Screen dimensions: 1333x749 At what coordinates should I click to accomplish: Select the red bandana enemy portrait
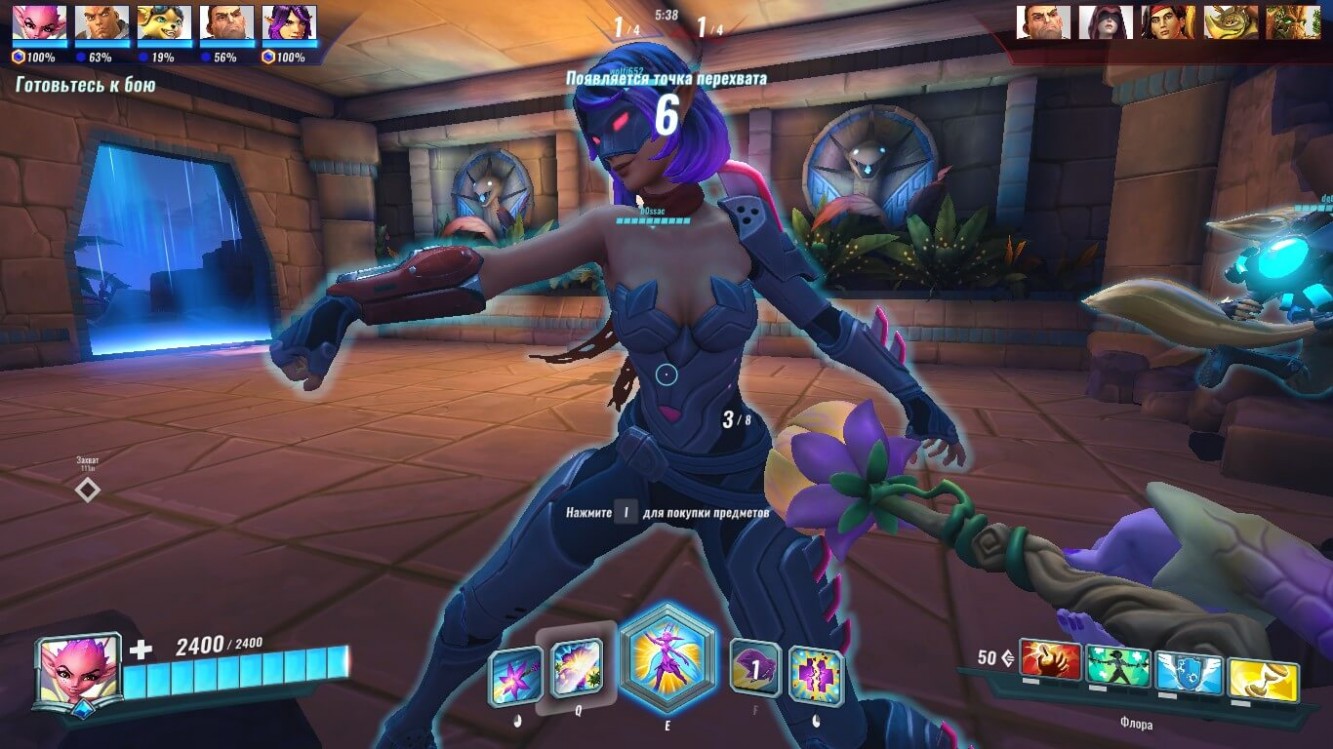(1168, 22)
